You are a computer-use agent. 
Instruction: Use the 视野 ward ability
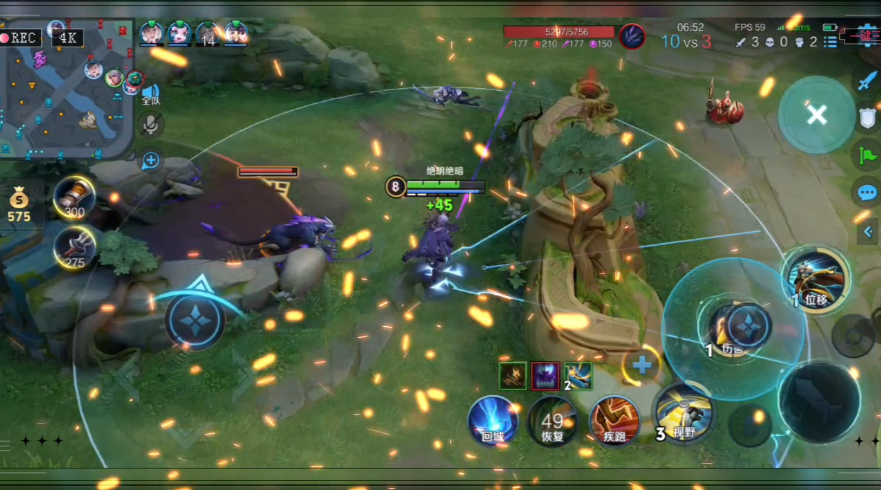click(684, 410)
